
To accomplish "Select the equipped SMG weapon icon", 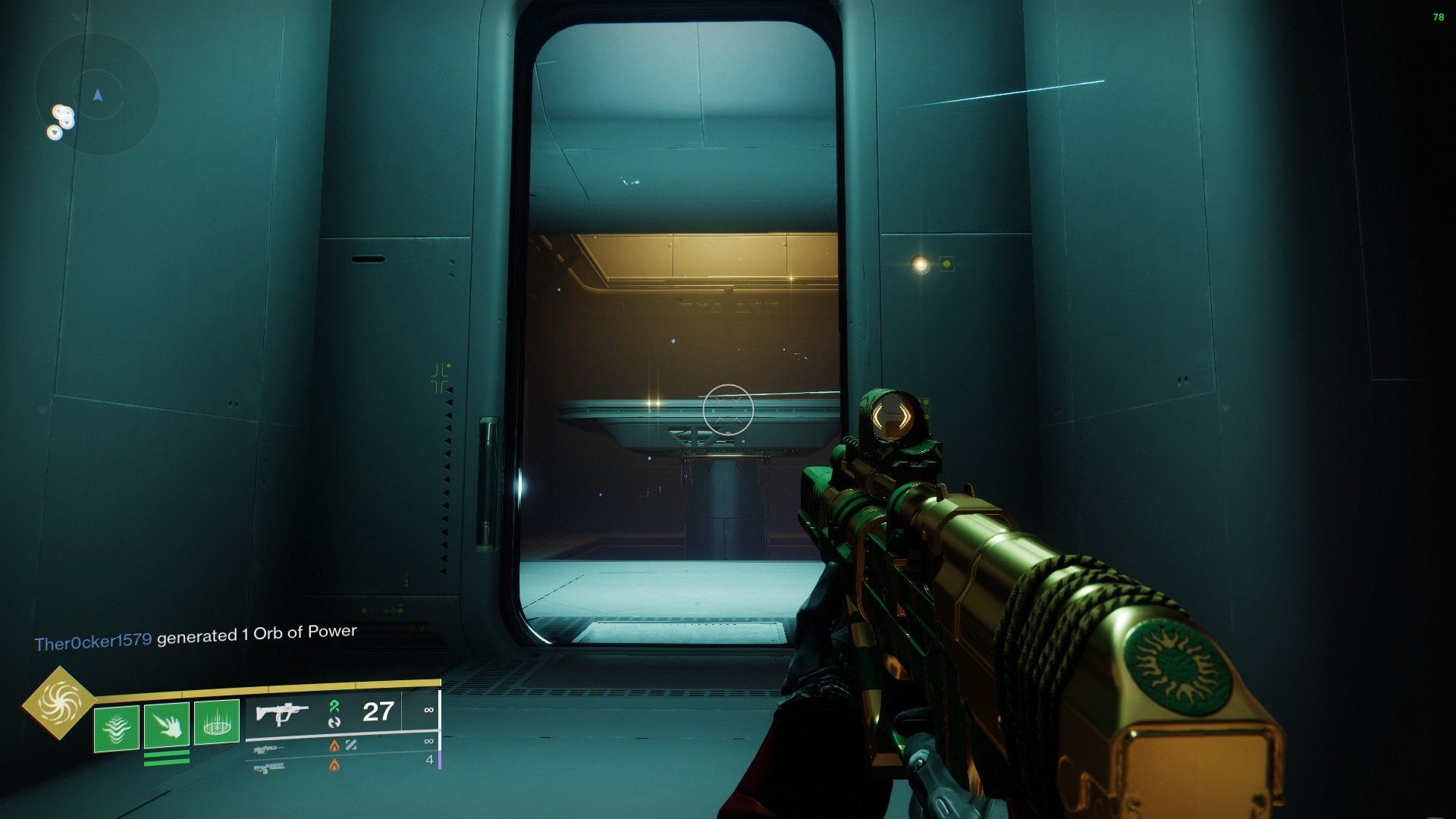I will (x=282, y=711).
